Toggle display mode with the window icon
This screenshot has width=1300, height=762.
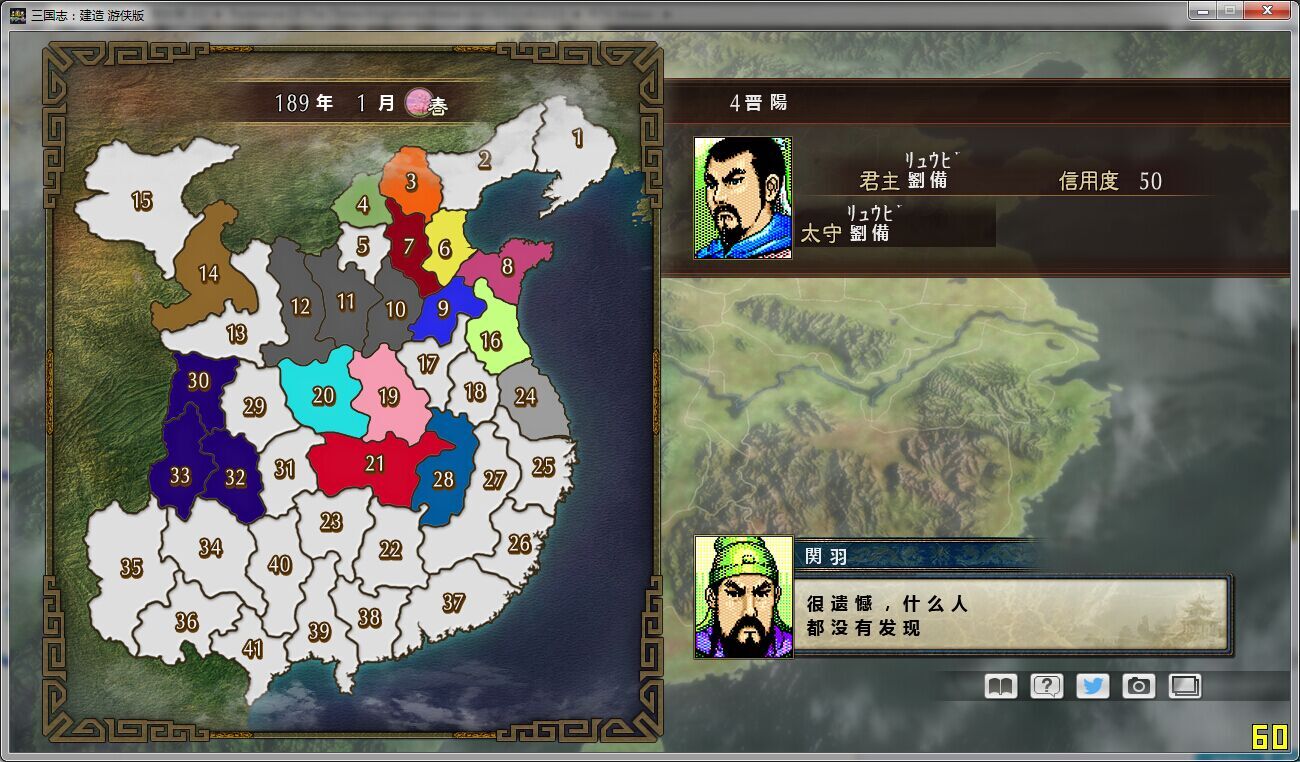coord(1184,686)
